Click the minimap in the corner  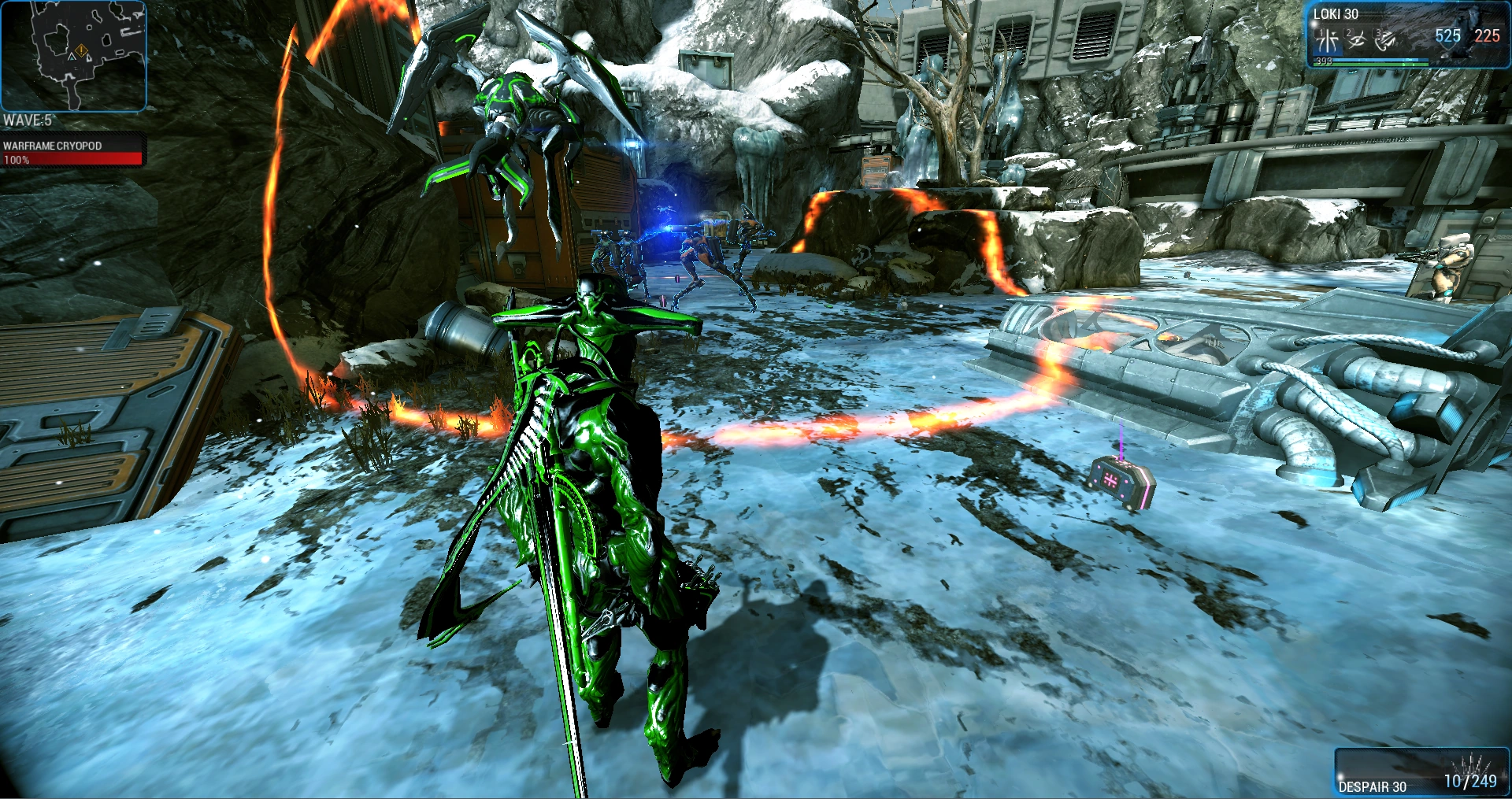(x=73, y=55)
